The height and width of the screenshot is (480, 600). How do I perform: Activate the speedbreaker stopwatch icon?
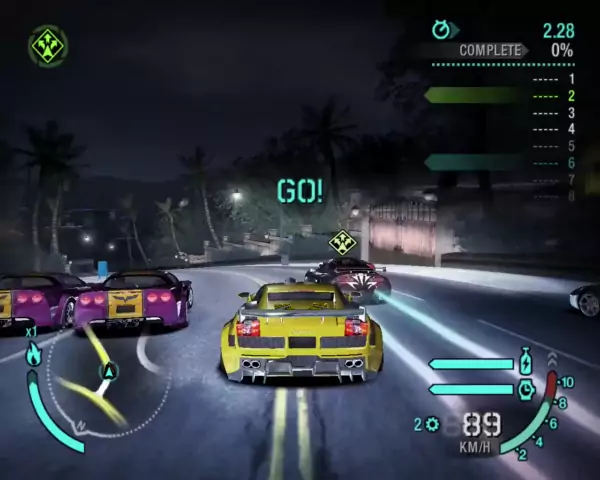coord(526,389)
